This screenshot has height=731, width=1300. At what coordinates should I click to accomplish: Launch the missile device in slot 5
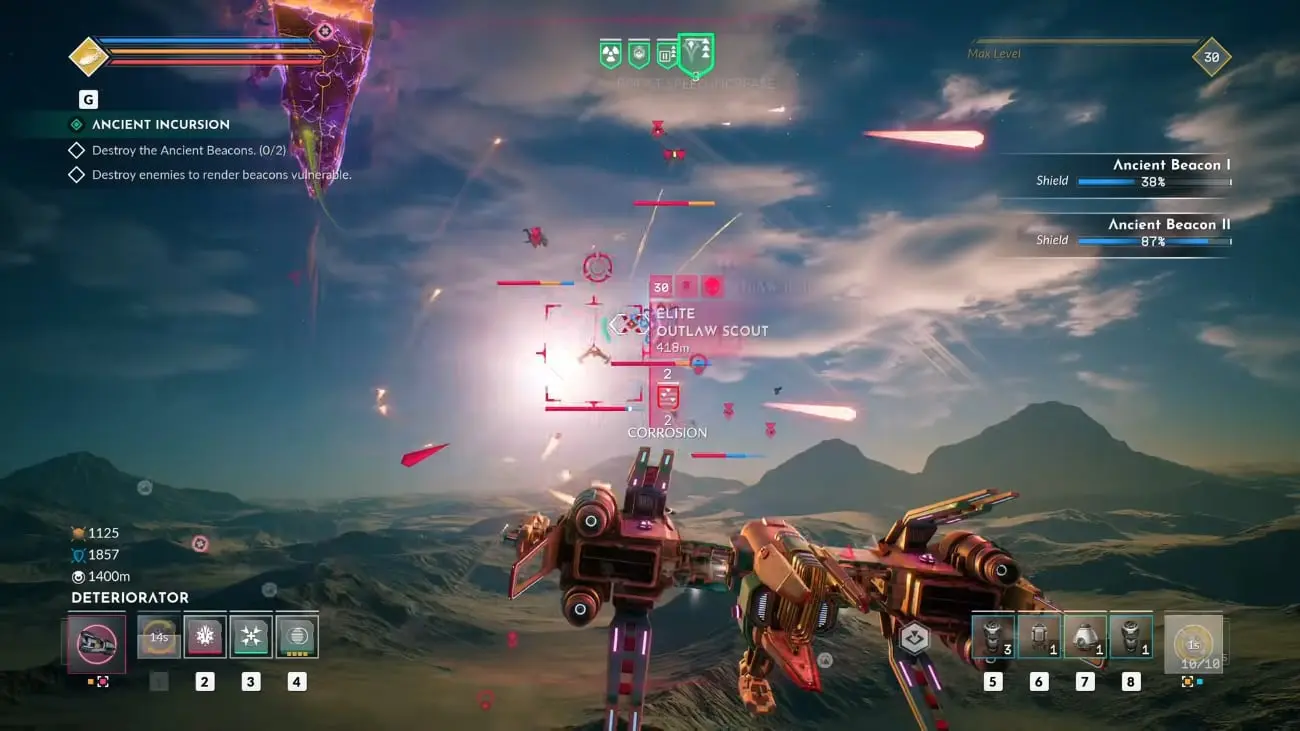tap(992, 635)
